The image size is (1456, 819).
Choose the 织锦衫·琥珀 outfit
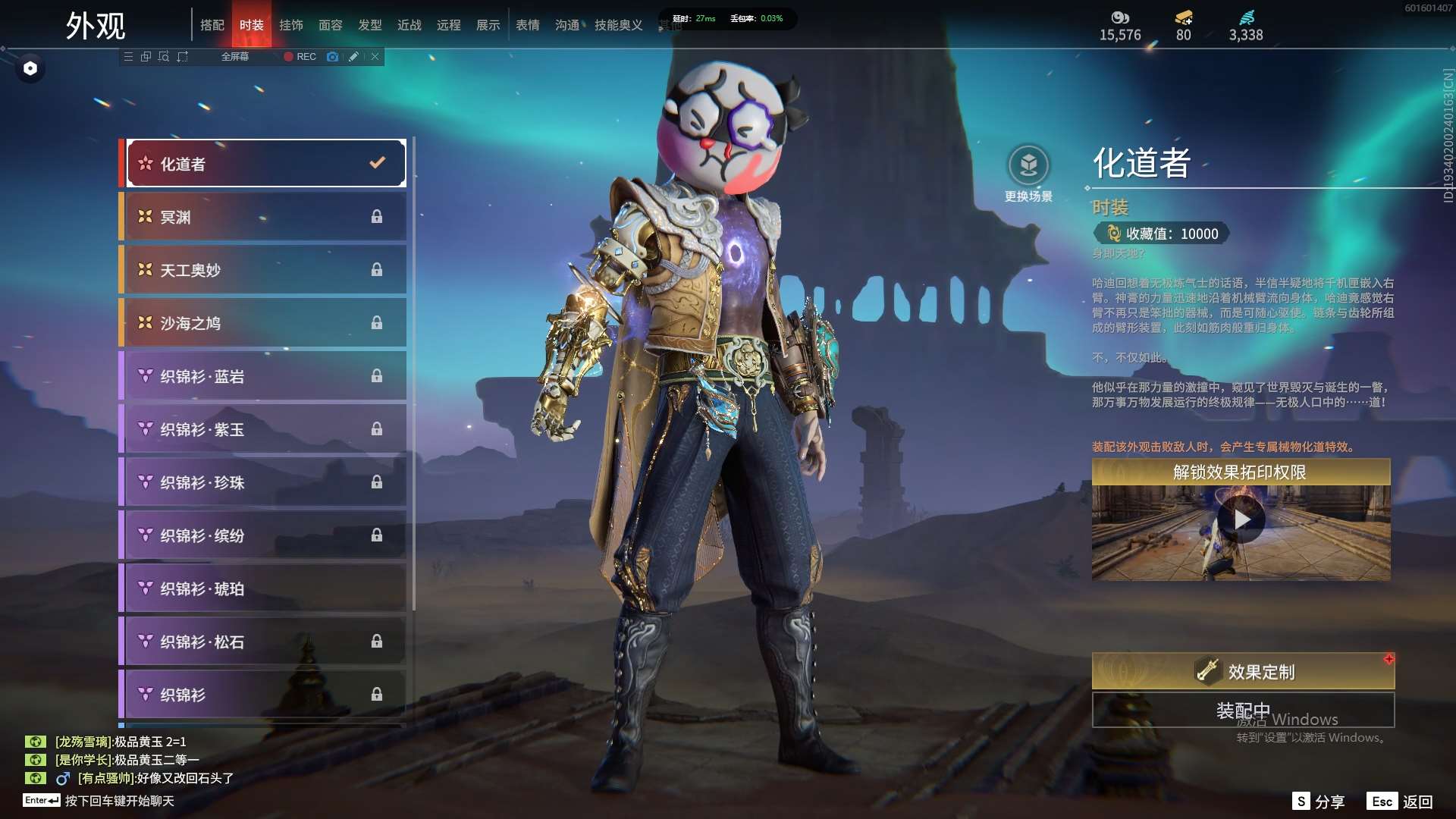tap(265, 588)
